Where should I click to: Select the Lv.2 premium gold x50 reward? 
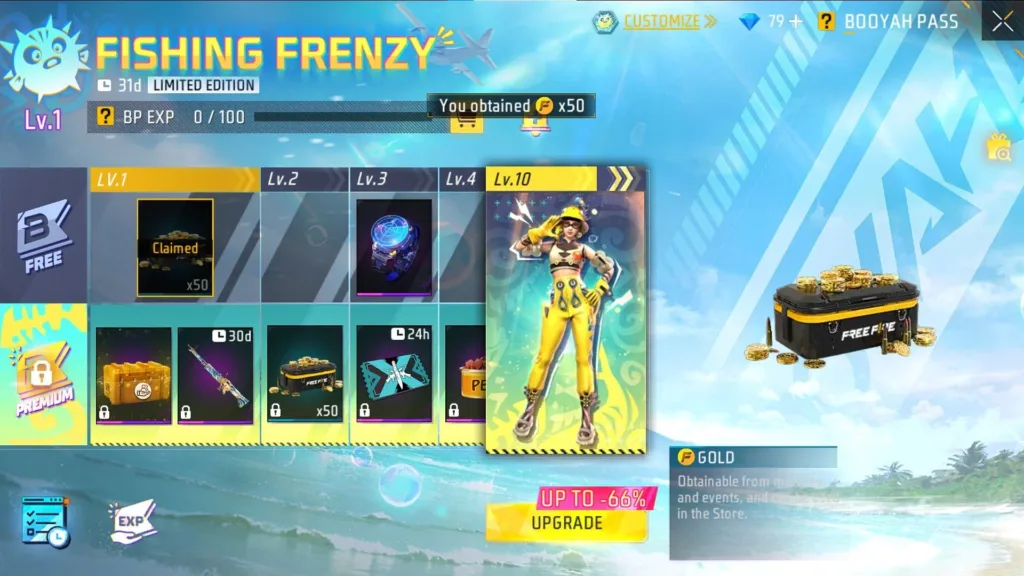click(305, 375)
